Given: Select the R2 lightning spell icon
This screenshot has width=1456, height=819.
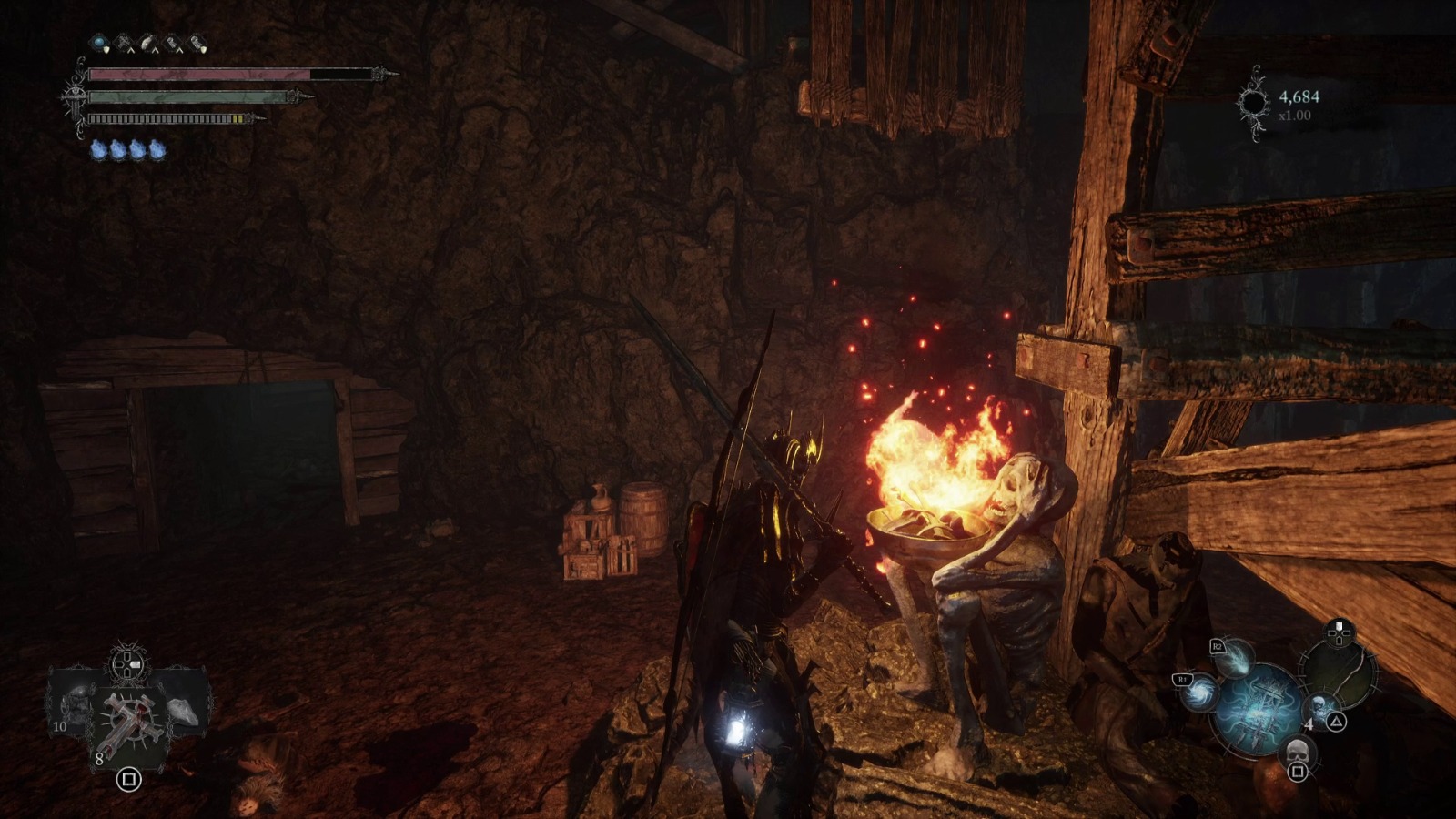Looking at the screenshot, I should (1236, 661).
